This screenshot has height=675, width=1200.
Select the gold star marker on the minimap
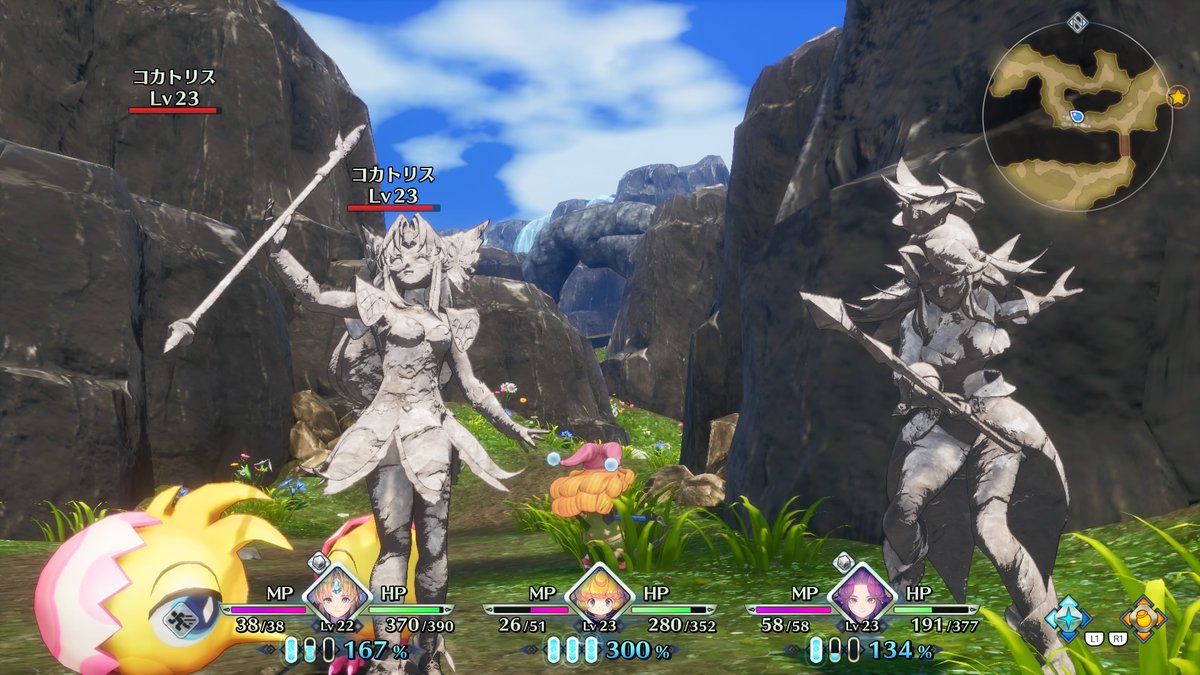(x=1177, y=98)
